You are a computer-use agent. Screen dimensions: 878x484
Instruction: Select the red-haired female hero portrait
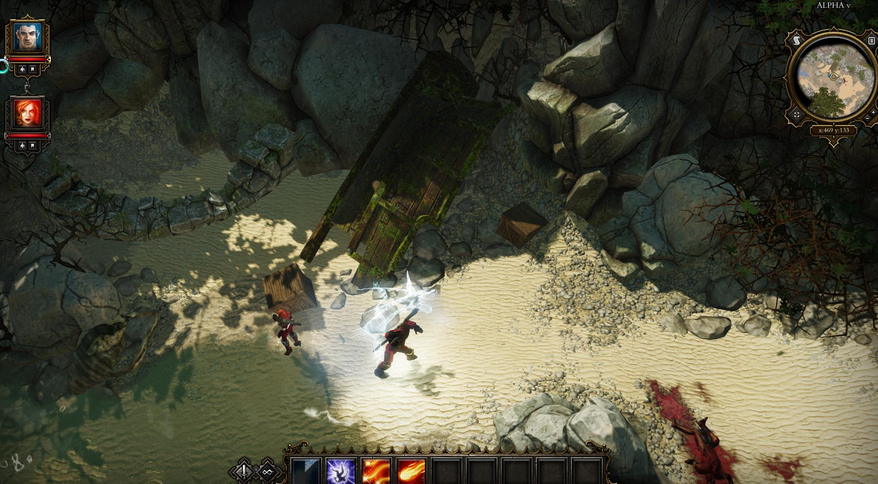(x=26, y=113)
